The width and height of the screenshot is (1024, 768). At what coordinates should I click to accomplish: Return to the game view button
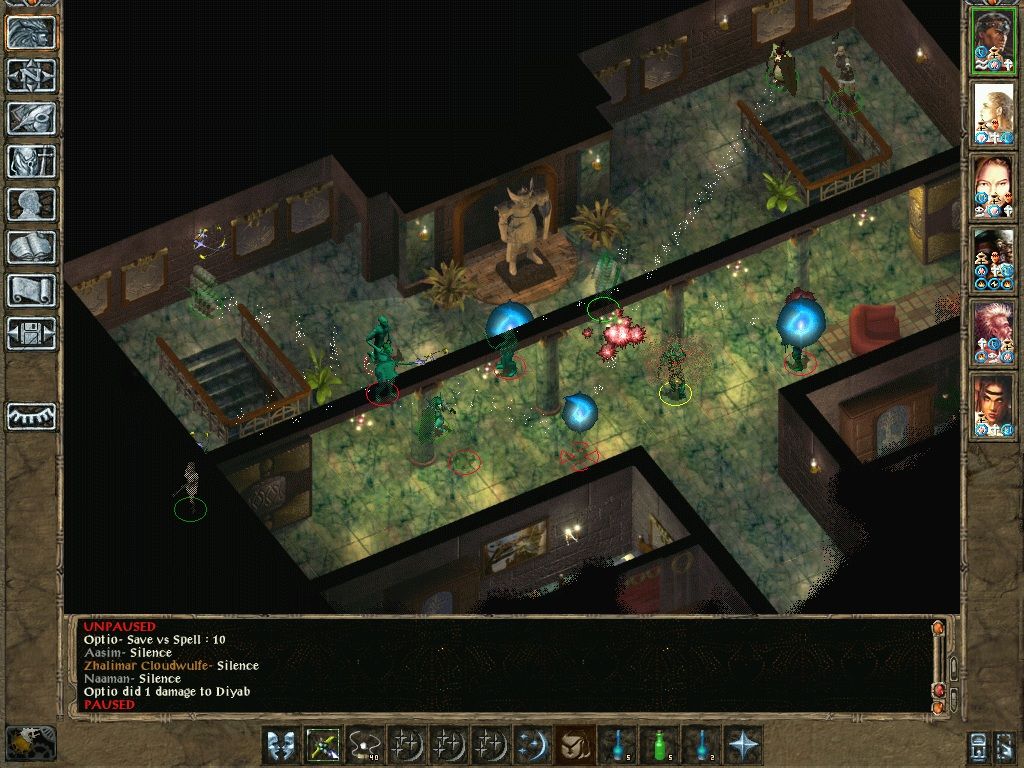31,32
